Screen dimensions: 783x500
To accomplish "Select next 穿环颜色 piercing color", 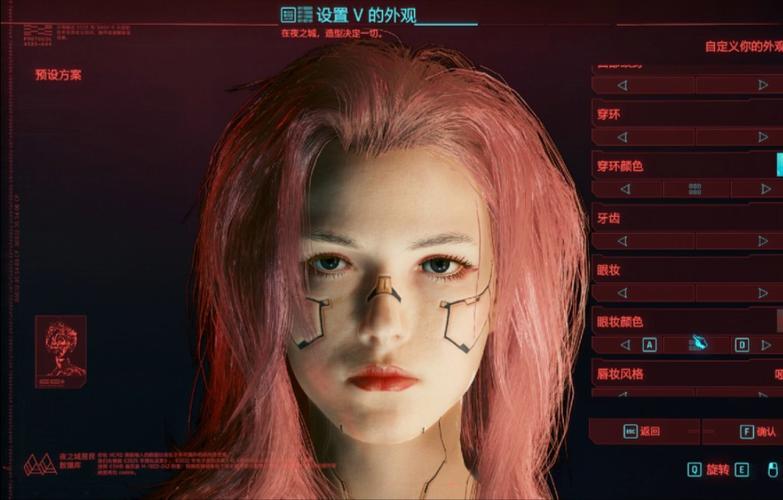I will click(x=766, y=189).
